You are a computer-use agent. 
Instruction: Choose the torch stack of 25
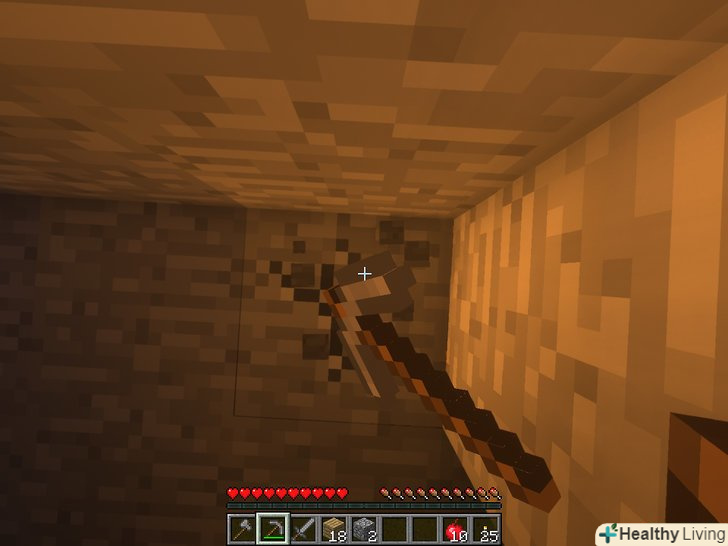click(x=487, y=529)
